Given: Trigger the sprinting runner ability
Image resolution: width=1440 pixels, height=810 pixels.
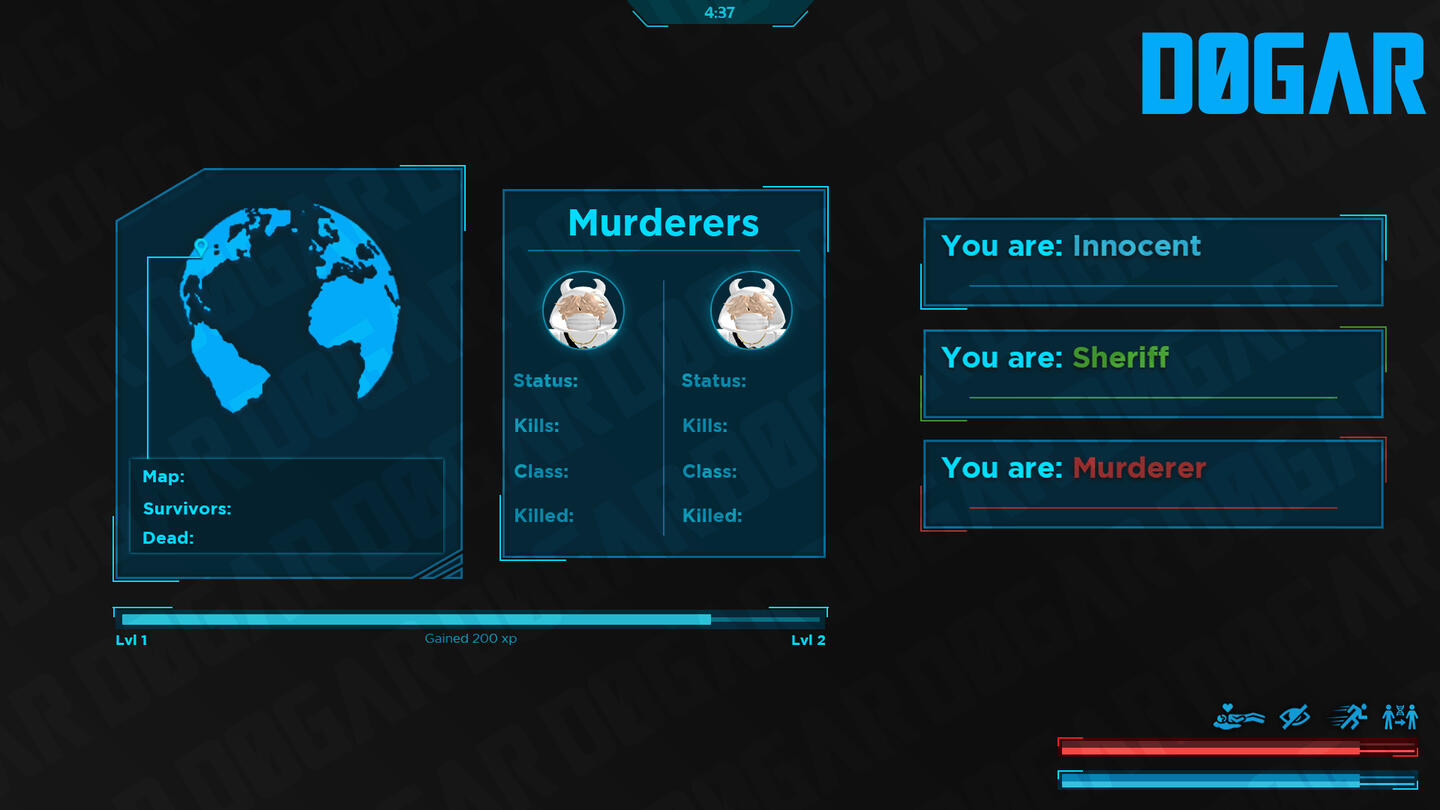Looking at the screenshot, I should [1349, 716].
